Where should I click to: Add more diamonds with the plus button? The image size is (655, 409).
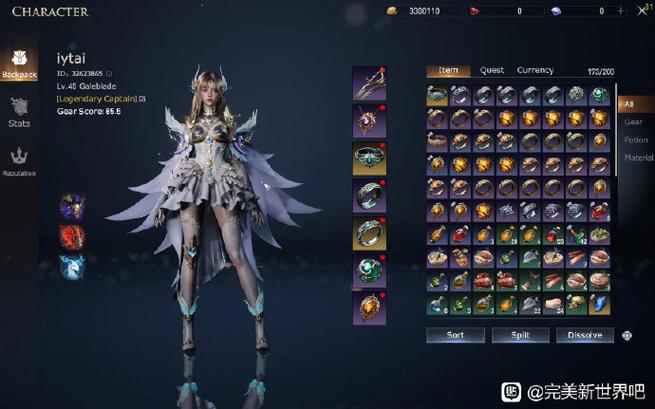[x=621, y=11]
